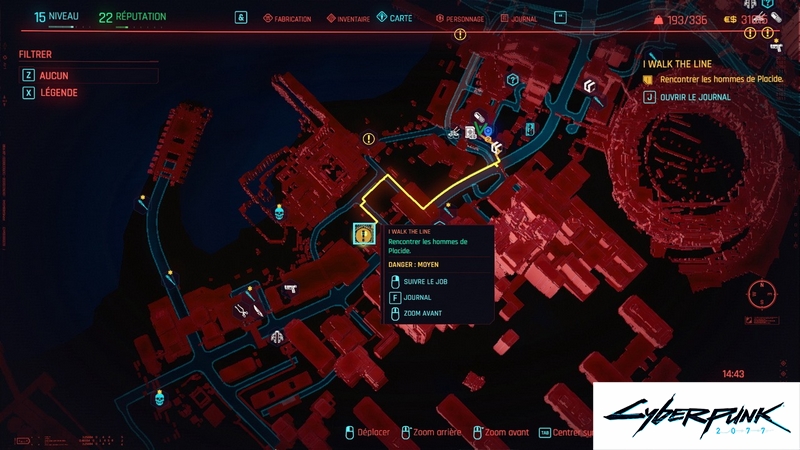Click the question mark map marker

(x=513, y=80)
